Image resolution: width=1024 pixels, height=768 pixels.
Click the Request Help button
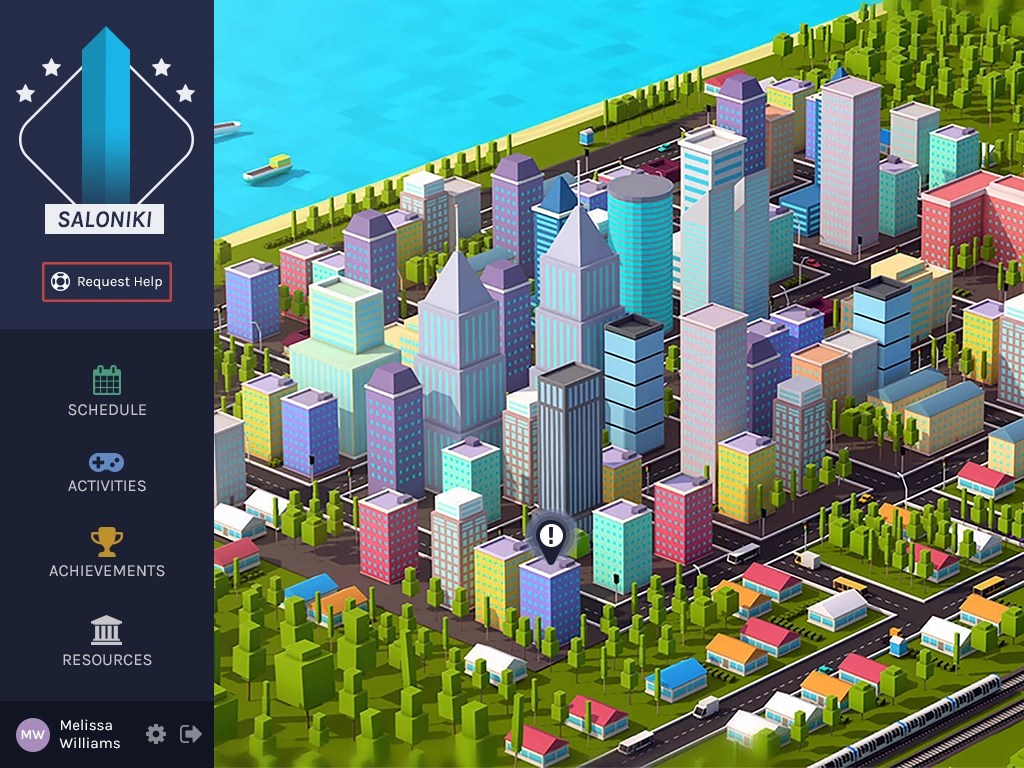(x=107, y=282)
